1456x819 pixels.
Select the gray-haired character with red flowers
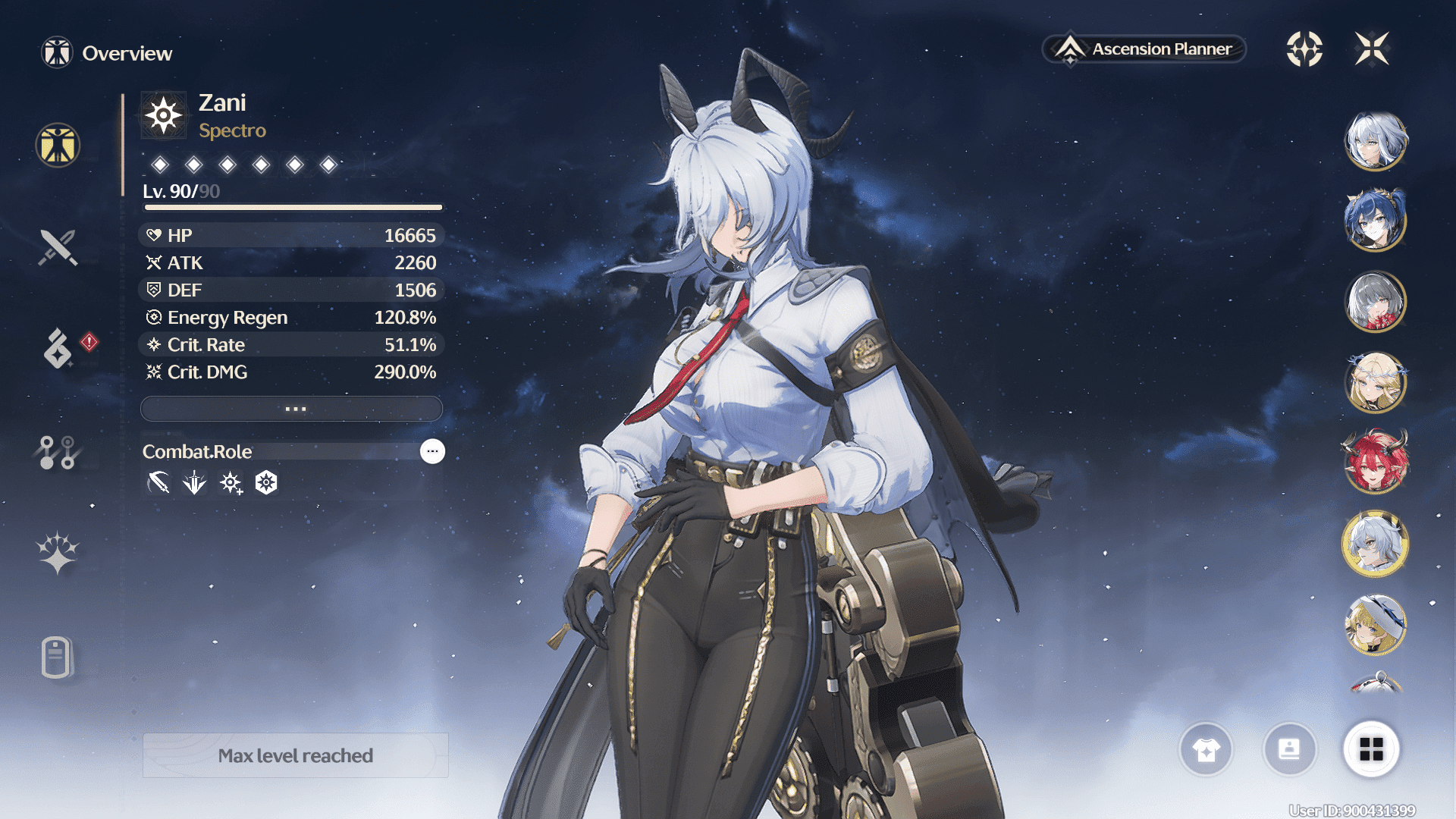point(1376,301)
